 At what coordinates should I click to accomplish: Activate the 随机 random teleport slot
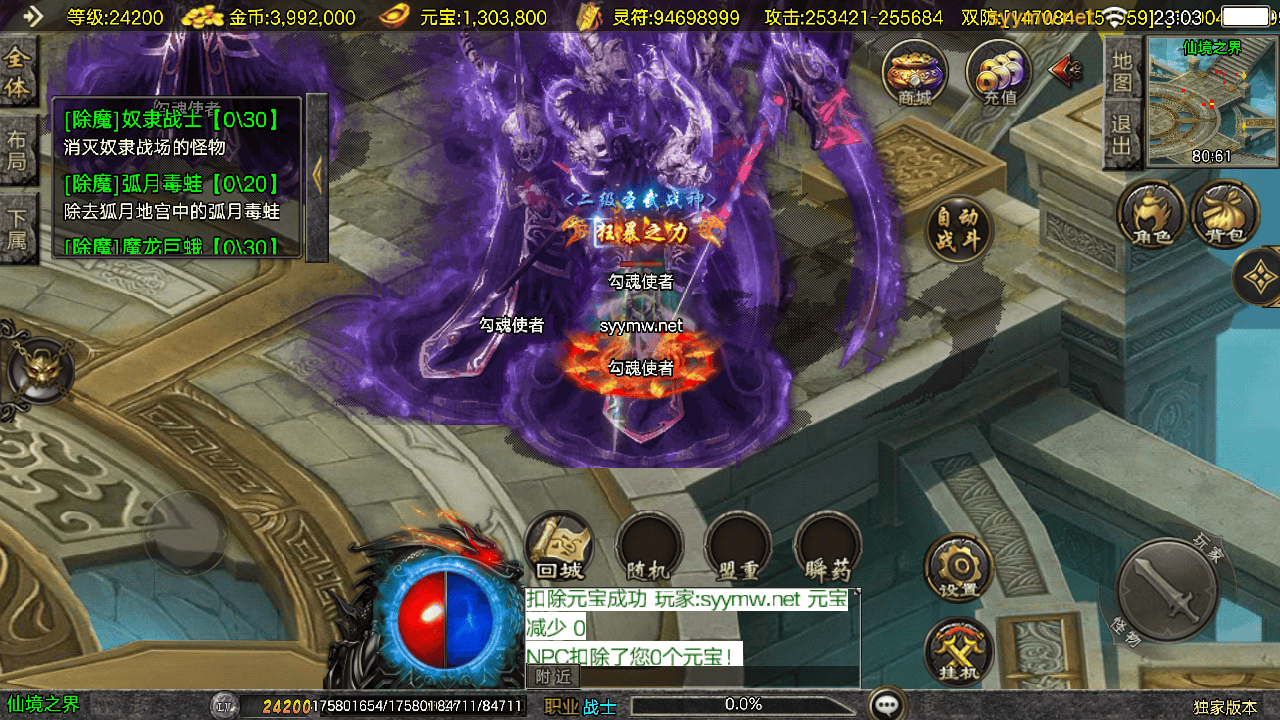pos(648,546)
